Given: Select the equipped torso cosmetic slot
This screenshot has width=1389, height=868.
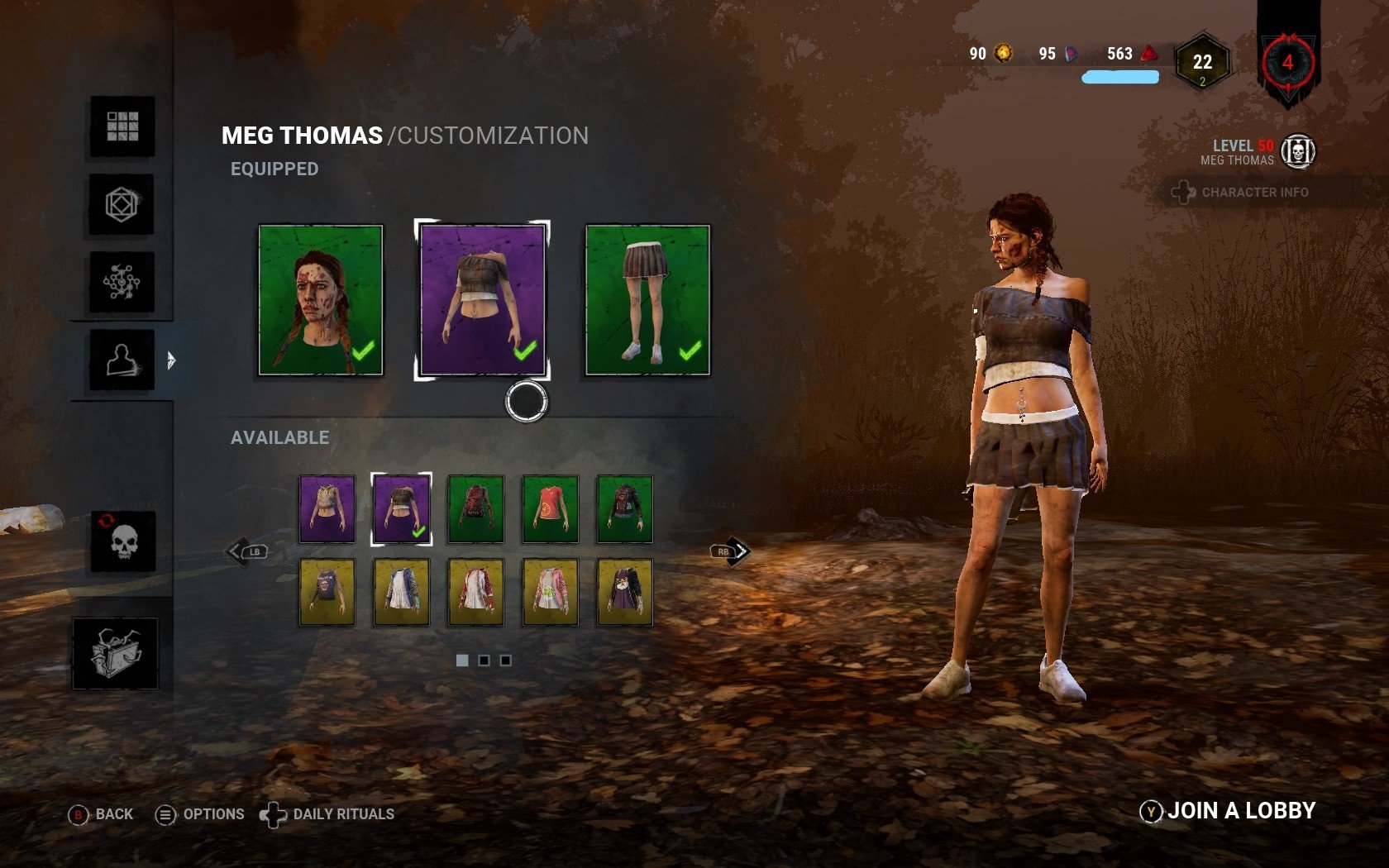Looking at the screenshot, I should point(483,300).
